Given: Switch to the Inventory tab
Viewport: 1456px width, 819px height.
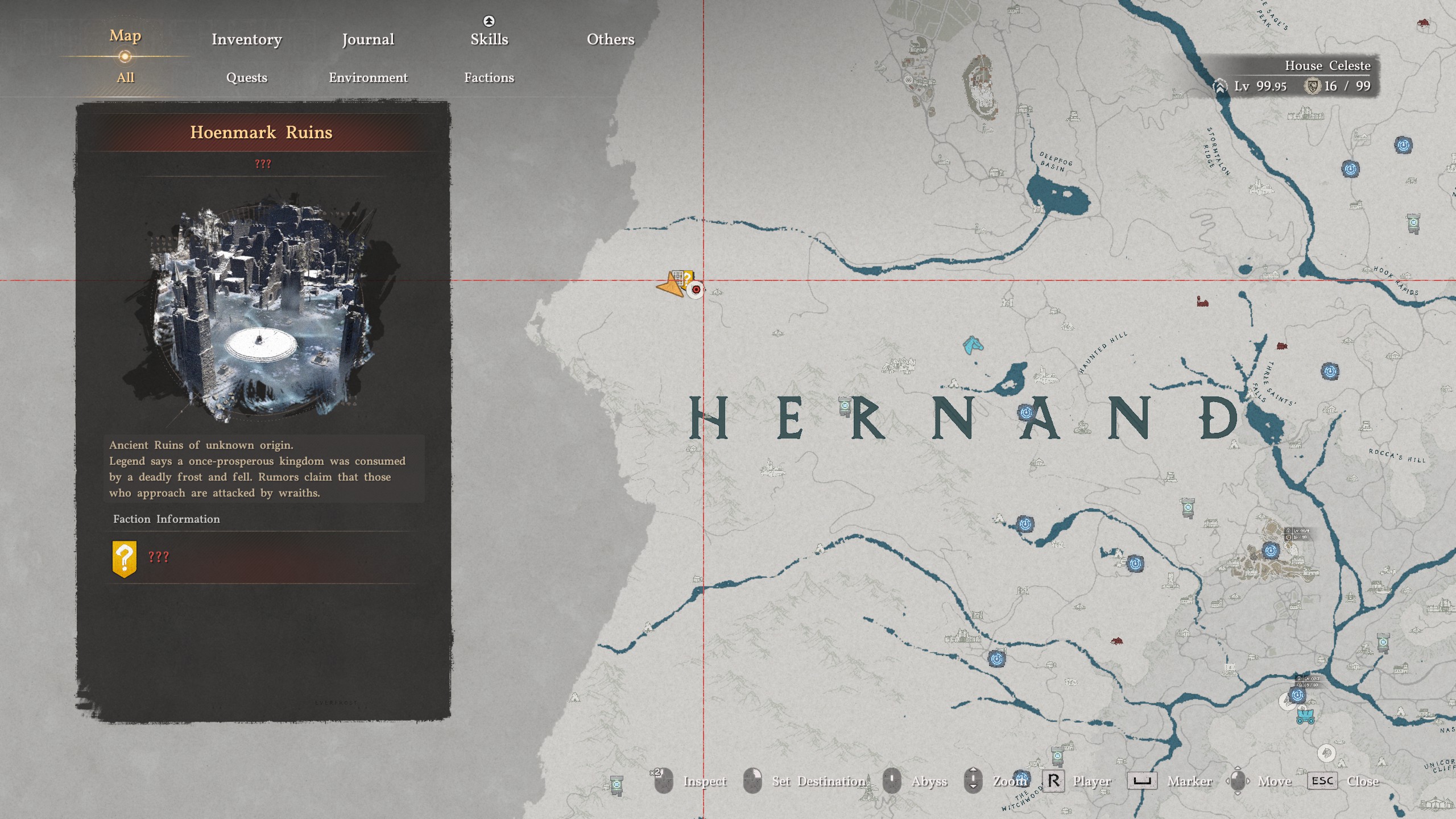Looking at the screenshot, I should coord(246,39).
